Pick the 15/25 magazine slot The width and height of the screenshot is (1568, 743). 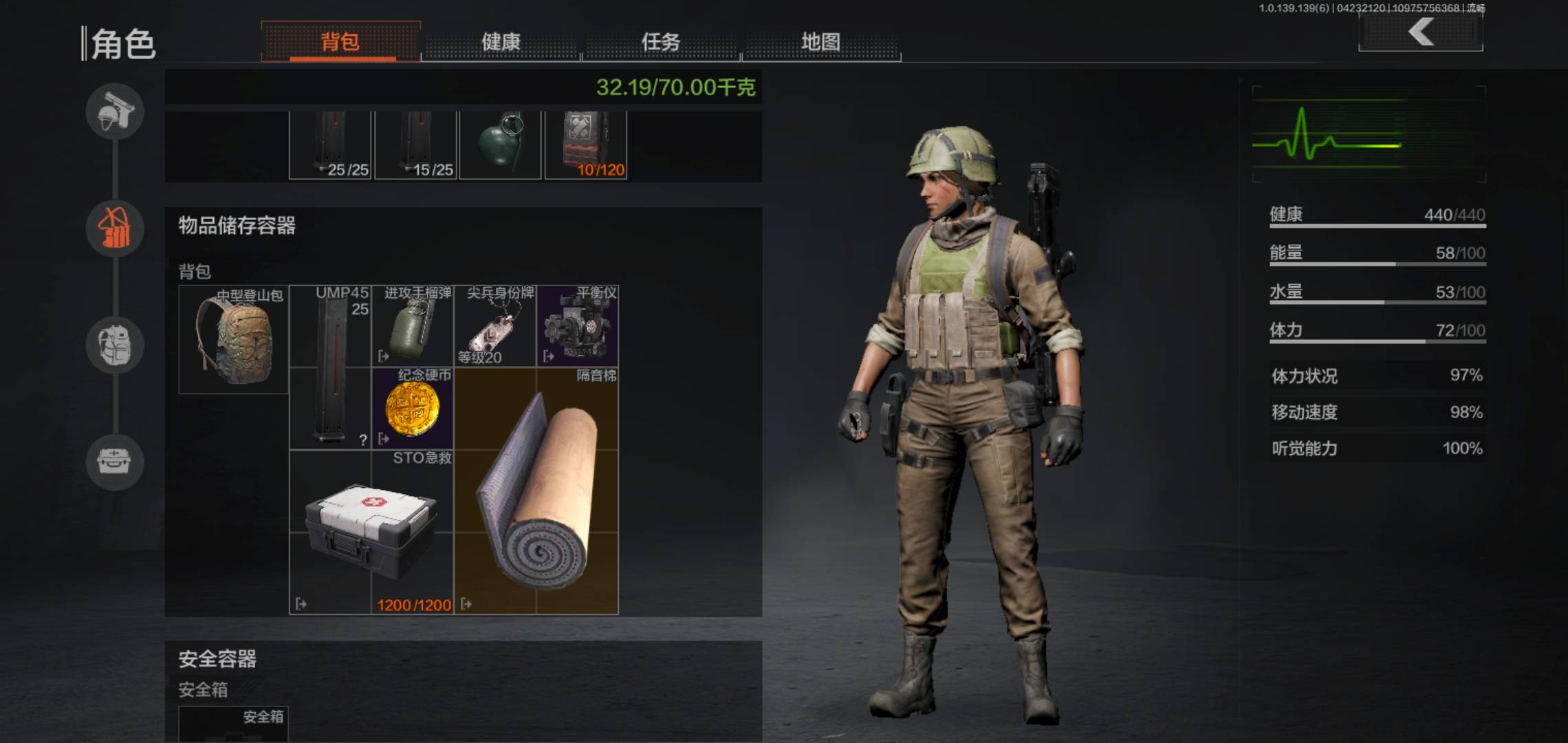[x=415, y=144]
